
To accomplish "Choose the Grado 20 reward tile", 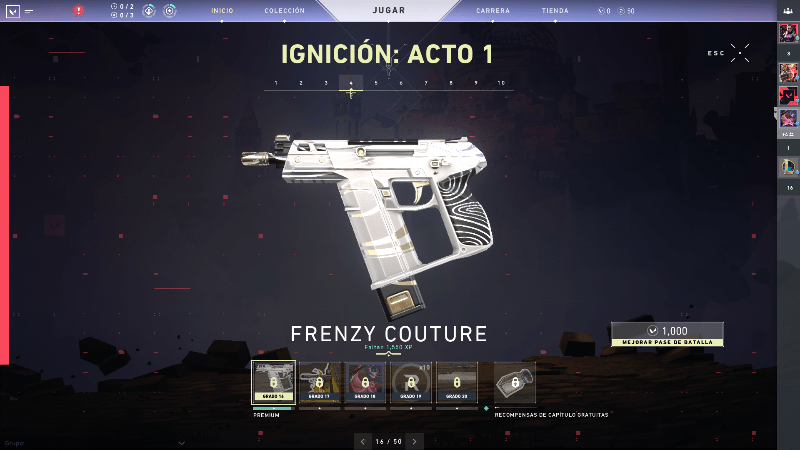I will pos(455,382).
